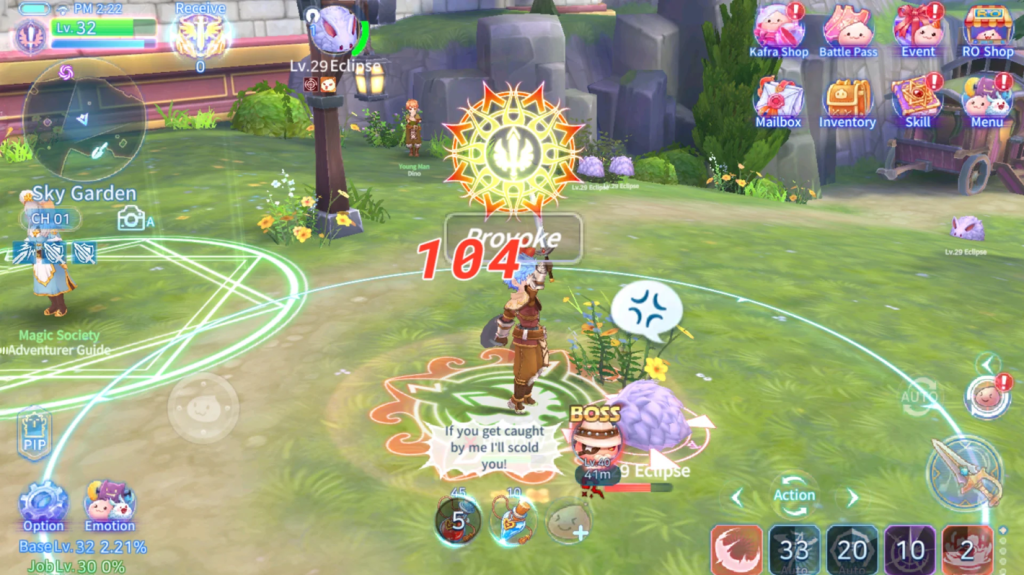Select the CH 01 channel button
This screenshot has height=575, width=1024.
(x=50, y=219)
